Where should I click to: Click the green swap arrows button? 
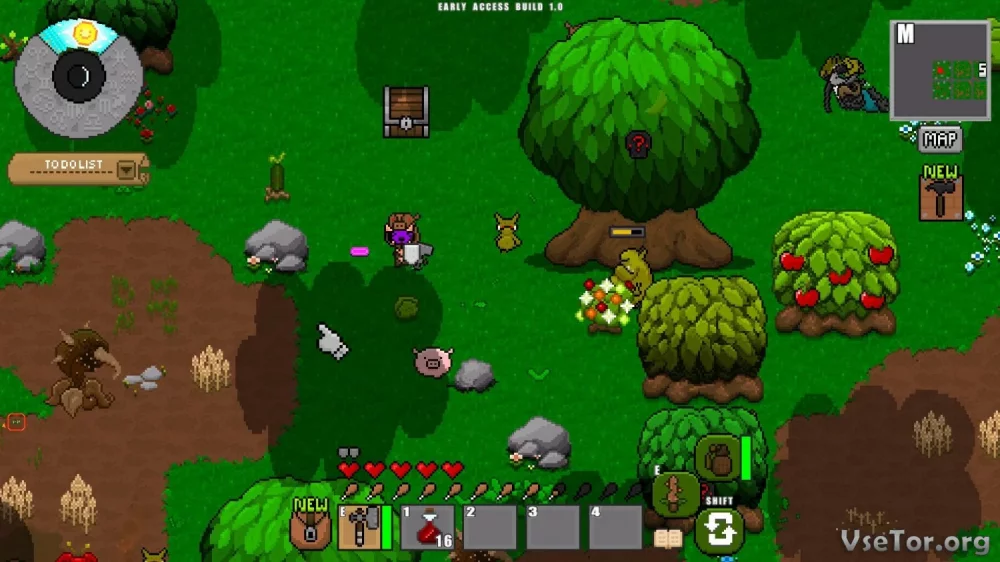719,531
